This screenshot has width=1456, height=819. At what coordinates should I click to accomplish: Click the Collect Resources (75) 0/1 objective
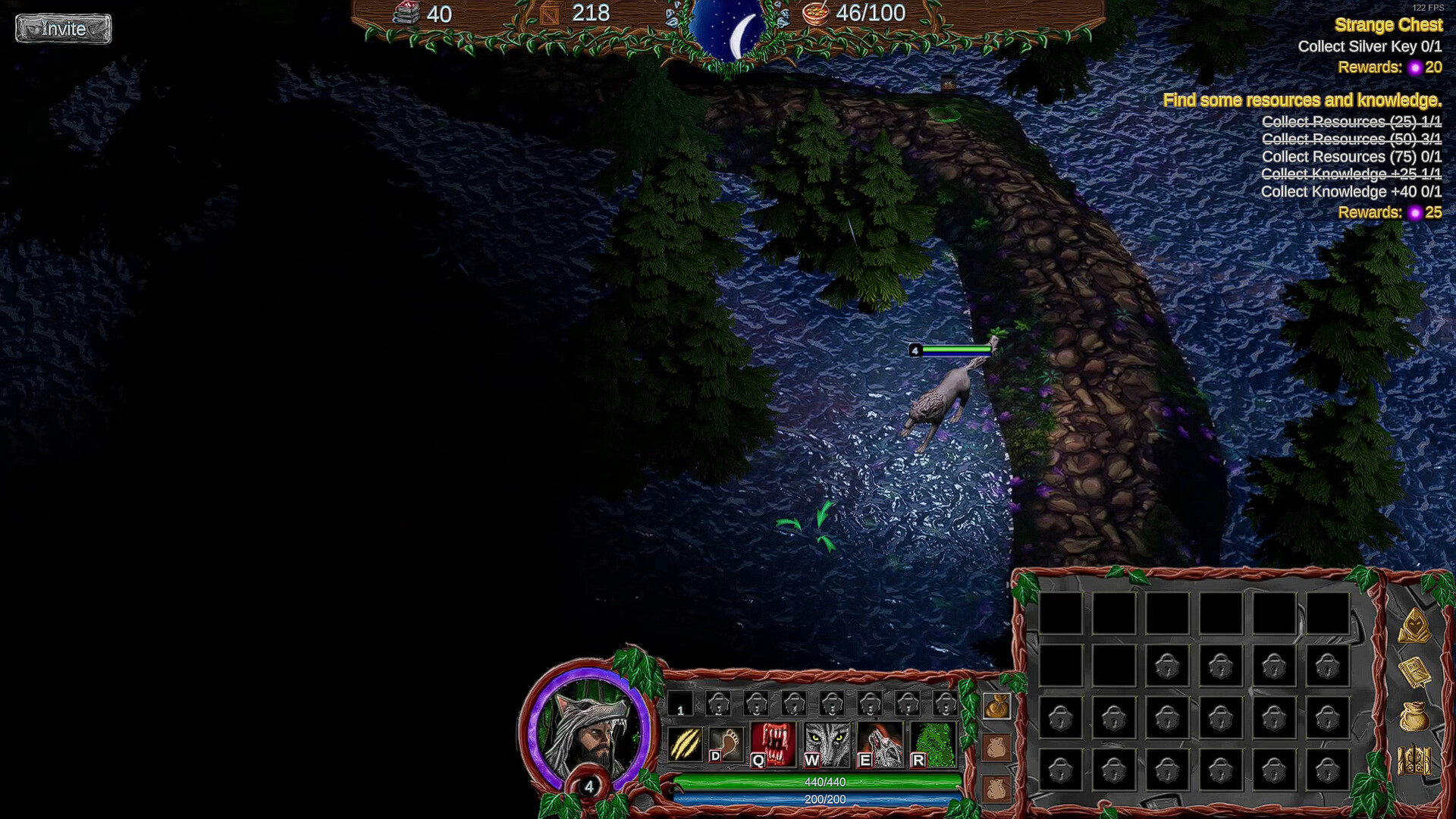(1352, 156)
